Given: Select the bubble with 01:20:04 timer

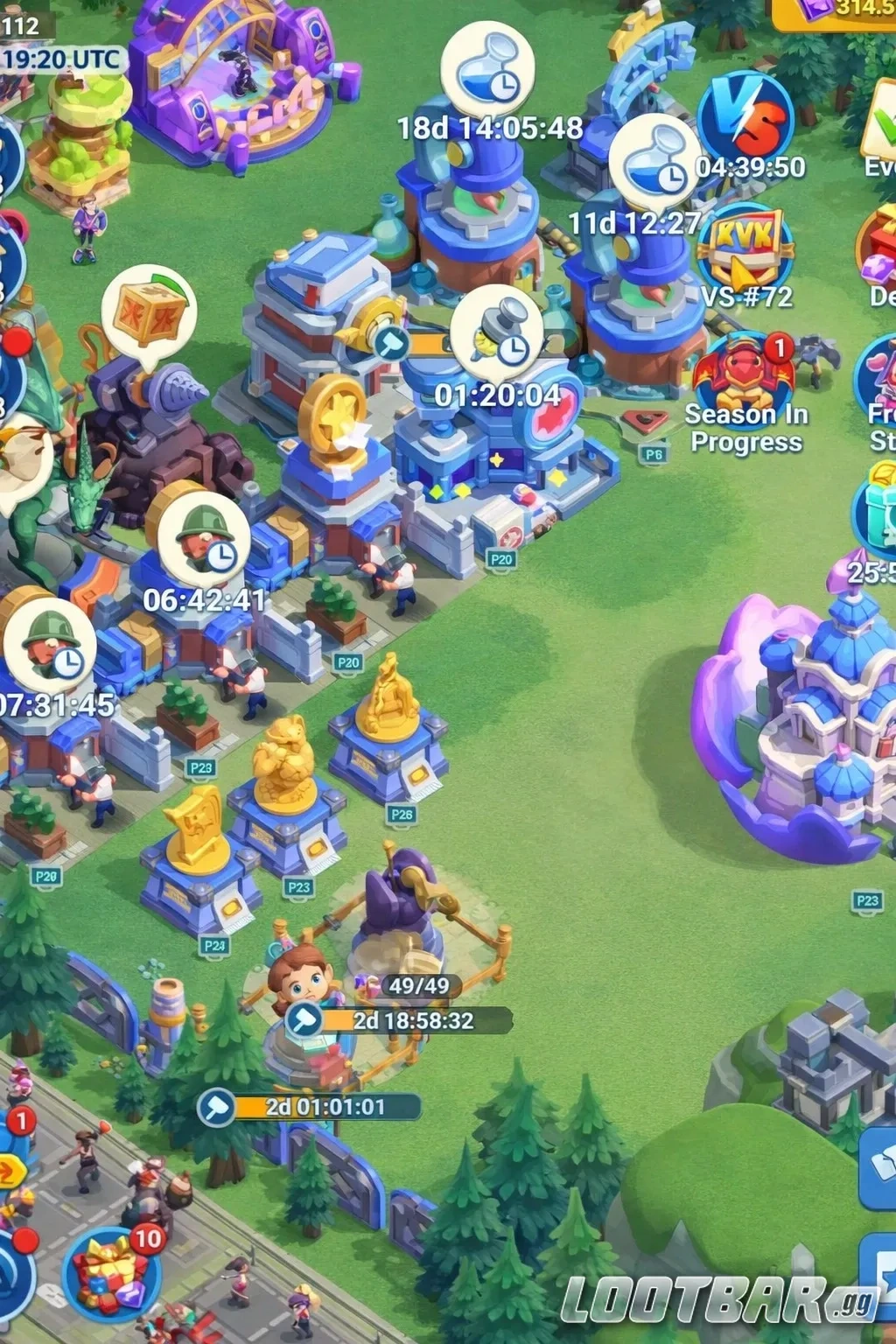Looking at the screenshot, I should tap(496, 332).
